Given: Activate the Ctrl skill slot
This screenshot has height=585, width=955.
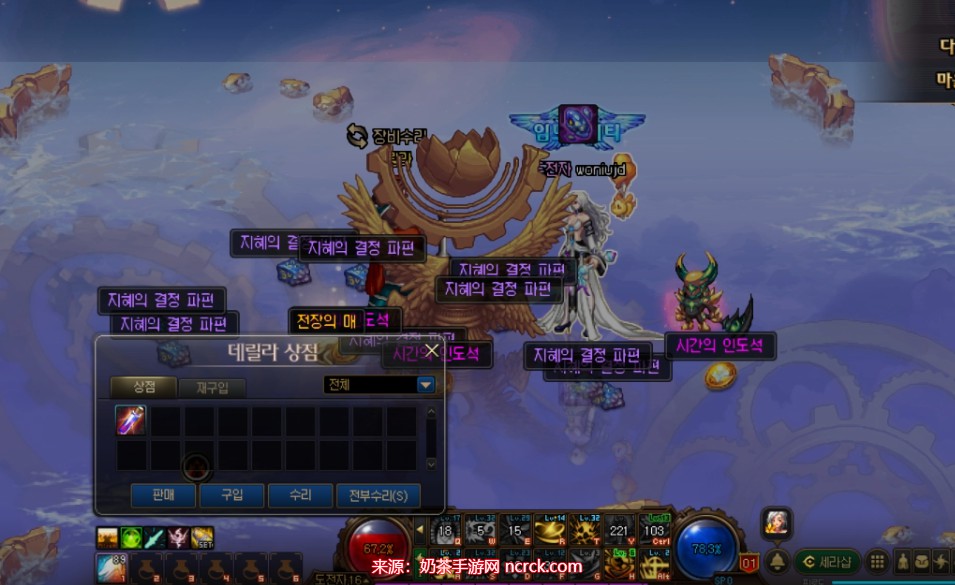Looking at the screenshot, I should 655,531.
